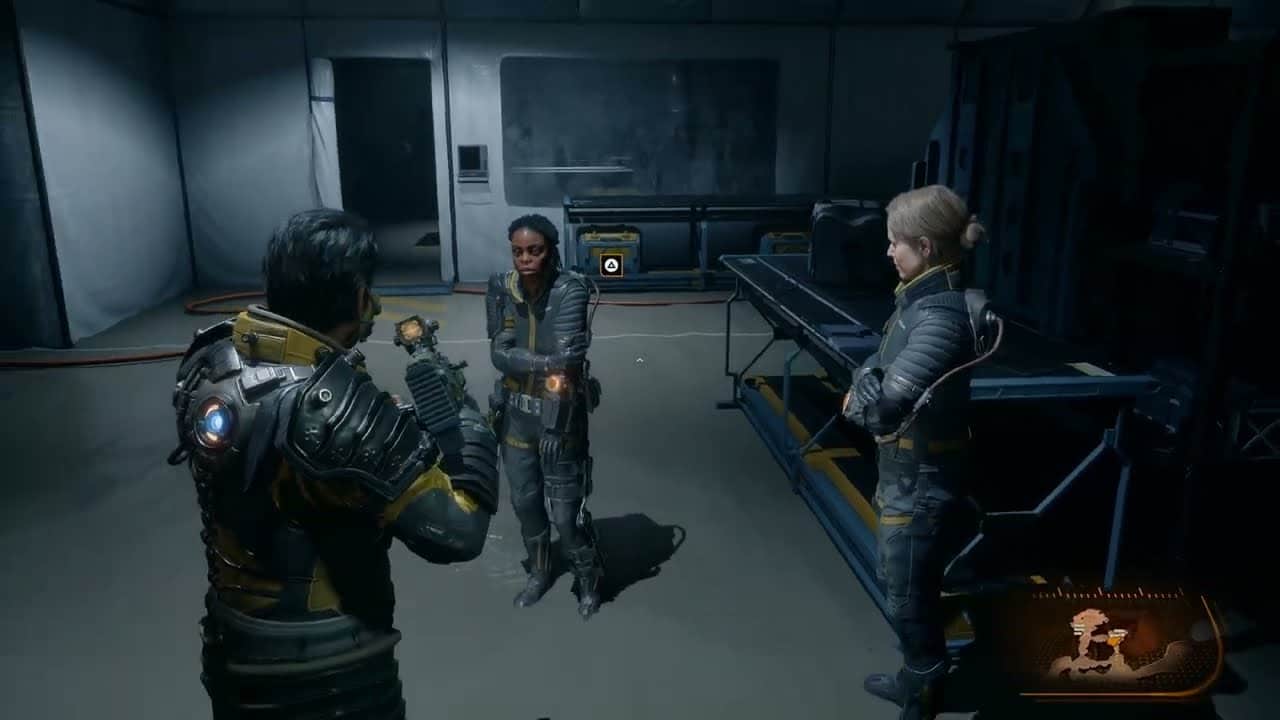Select the crew member standing in the center
Screen dimensions: 1280x720
(x=540, y=380)
